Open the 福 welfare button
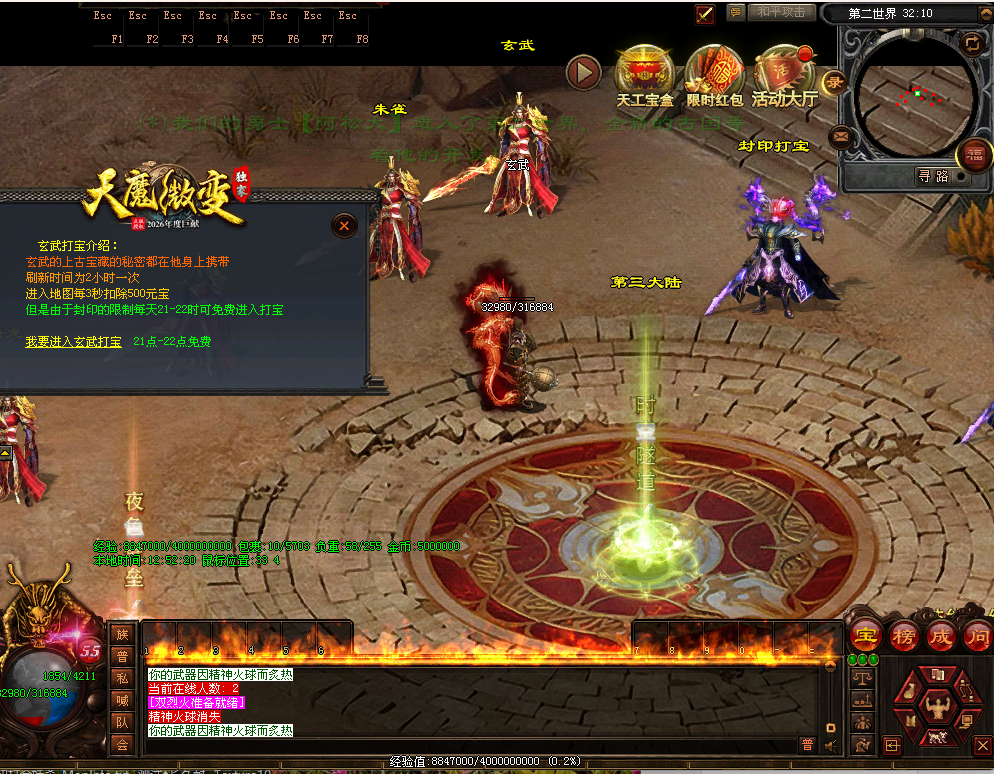Image resolution: width=994 pixels, height=774 pixels. tap(973, 155)
